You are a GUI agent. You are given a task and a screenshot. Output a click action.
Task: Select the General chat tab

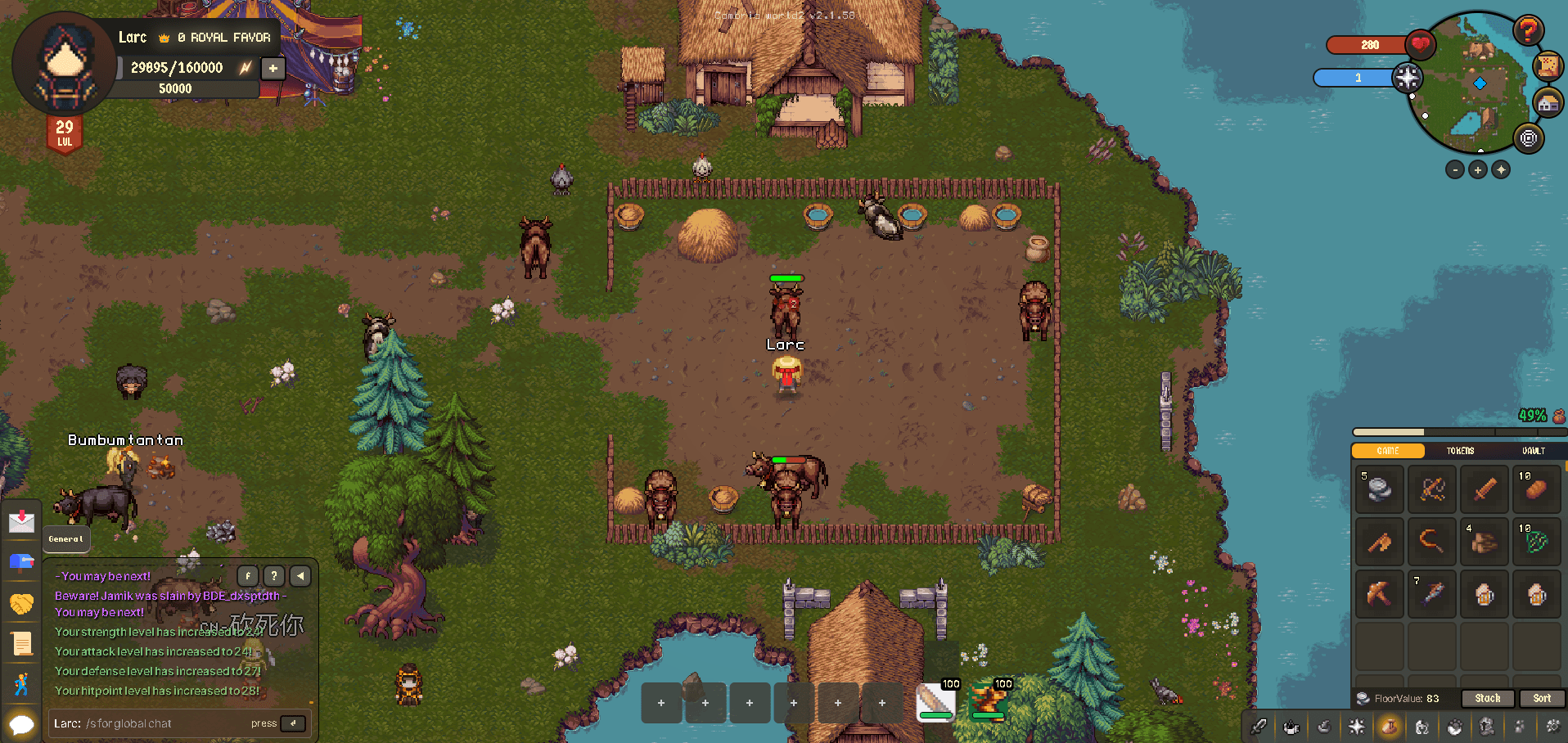65,538
